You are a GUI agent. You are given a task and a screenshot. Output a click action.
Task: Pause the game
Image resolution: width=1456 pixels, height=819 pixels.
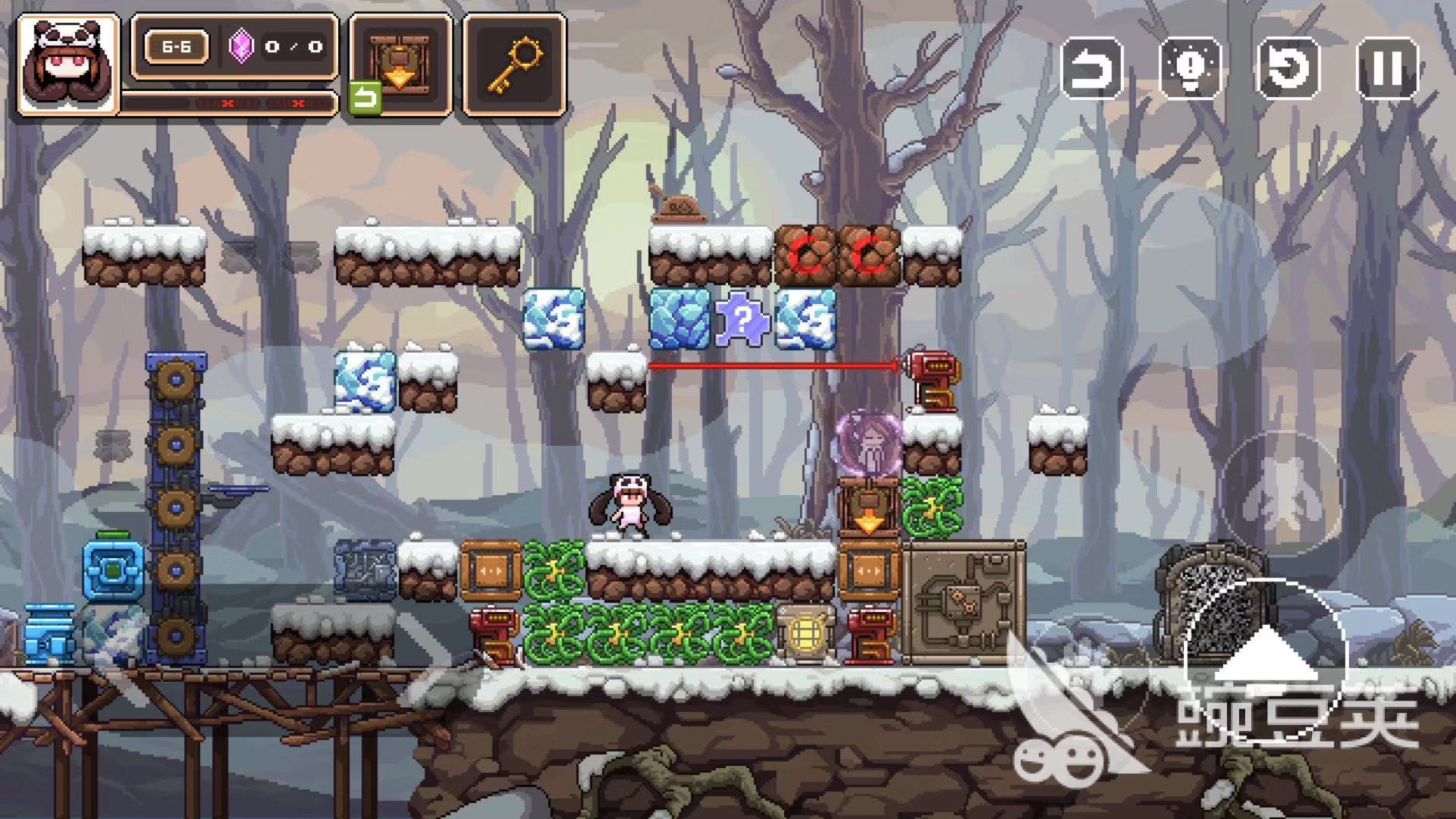coord(1387,69)
